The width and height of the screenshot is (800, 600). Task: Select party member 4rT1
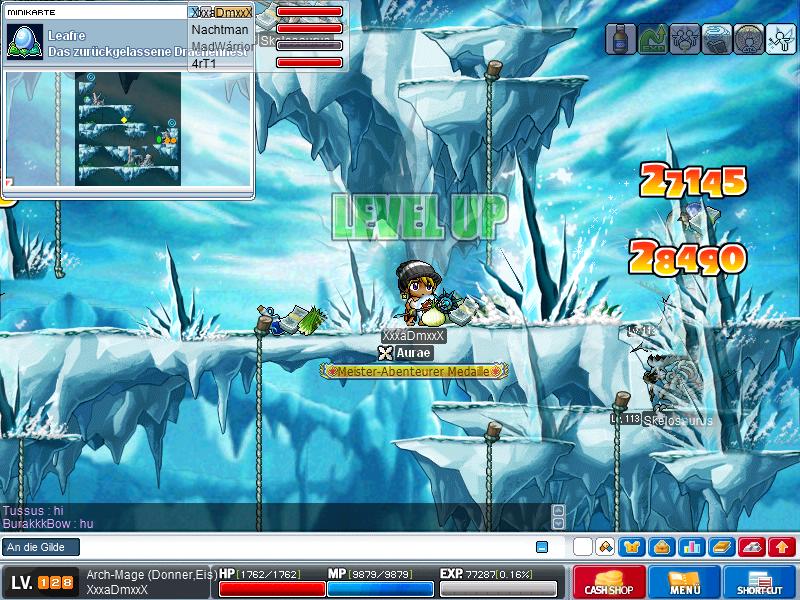pyautogui.click(x=204, y=63)
